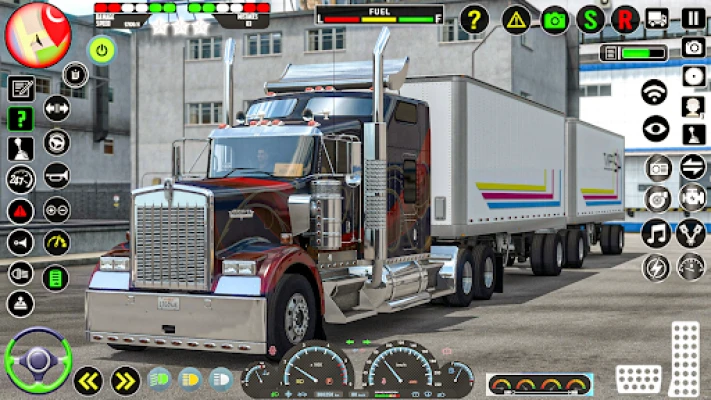Tap the music note icon
Viewport: 711px width, 400px height.
[655, 234]
